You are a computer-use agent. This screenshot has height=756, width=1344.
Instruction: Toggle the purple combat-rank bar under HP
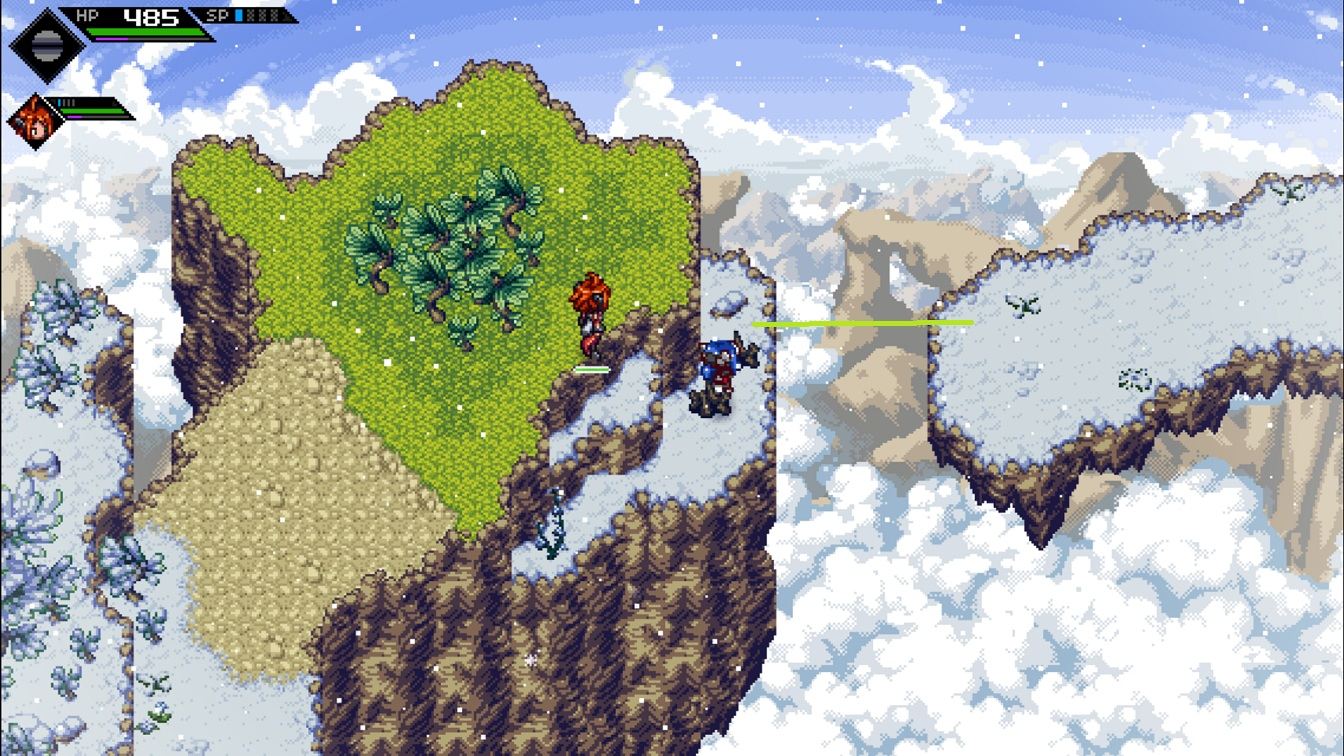[112, 39]
